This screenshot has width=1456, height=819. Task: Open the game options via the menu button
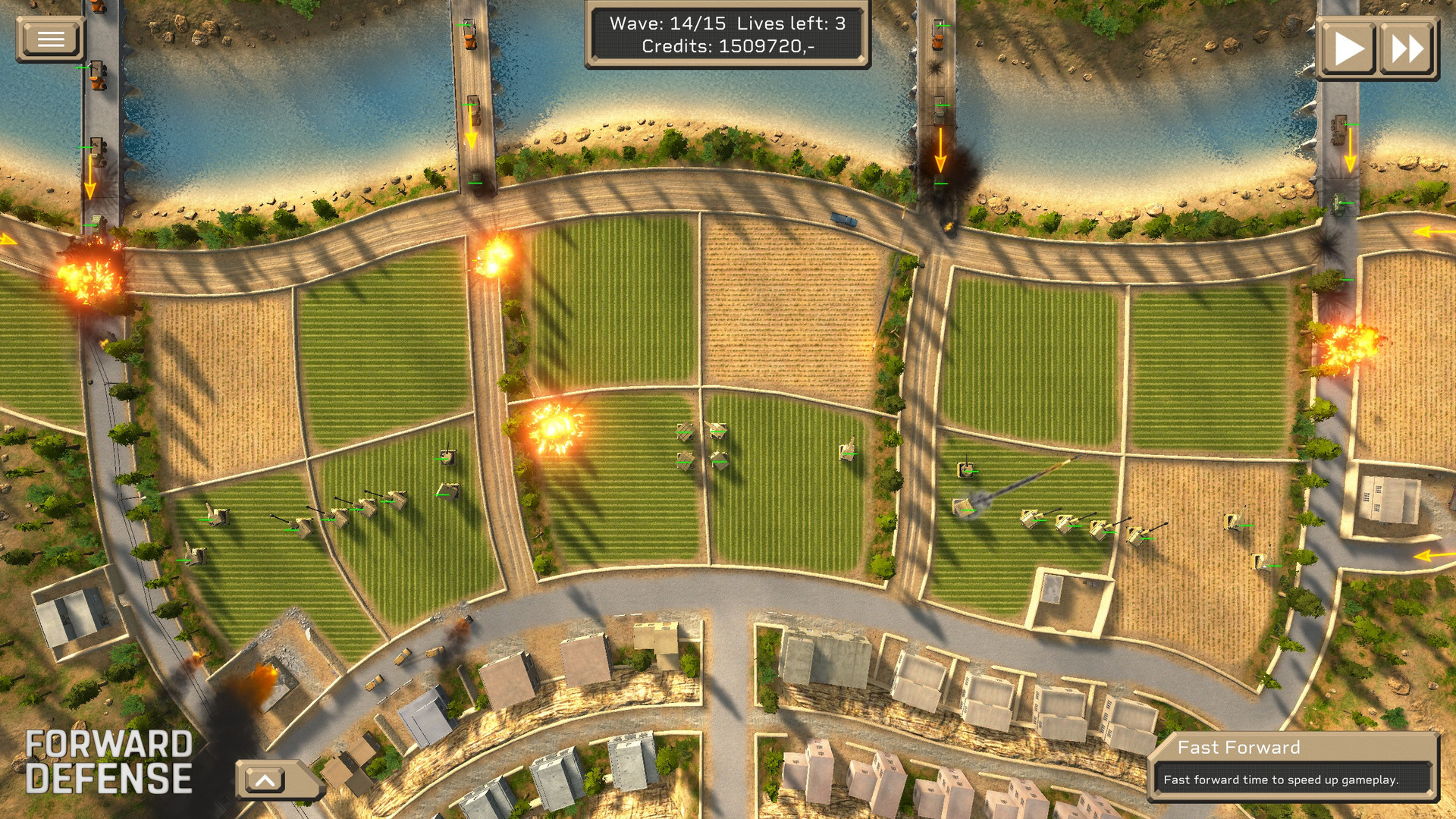coord(50,38)
